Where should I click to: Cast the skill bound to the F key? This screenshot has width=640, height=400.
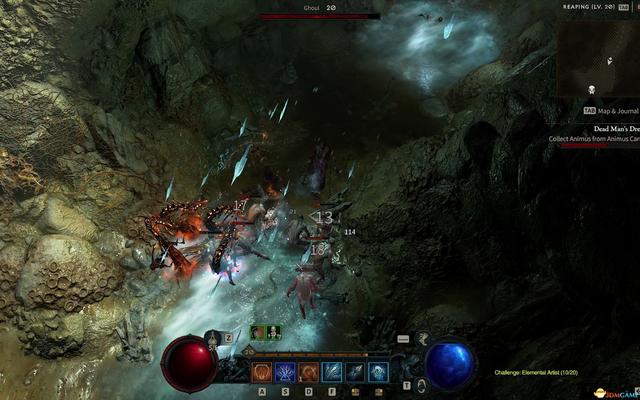pyautogui.click(x=332, y=372)
